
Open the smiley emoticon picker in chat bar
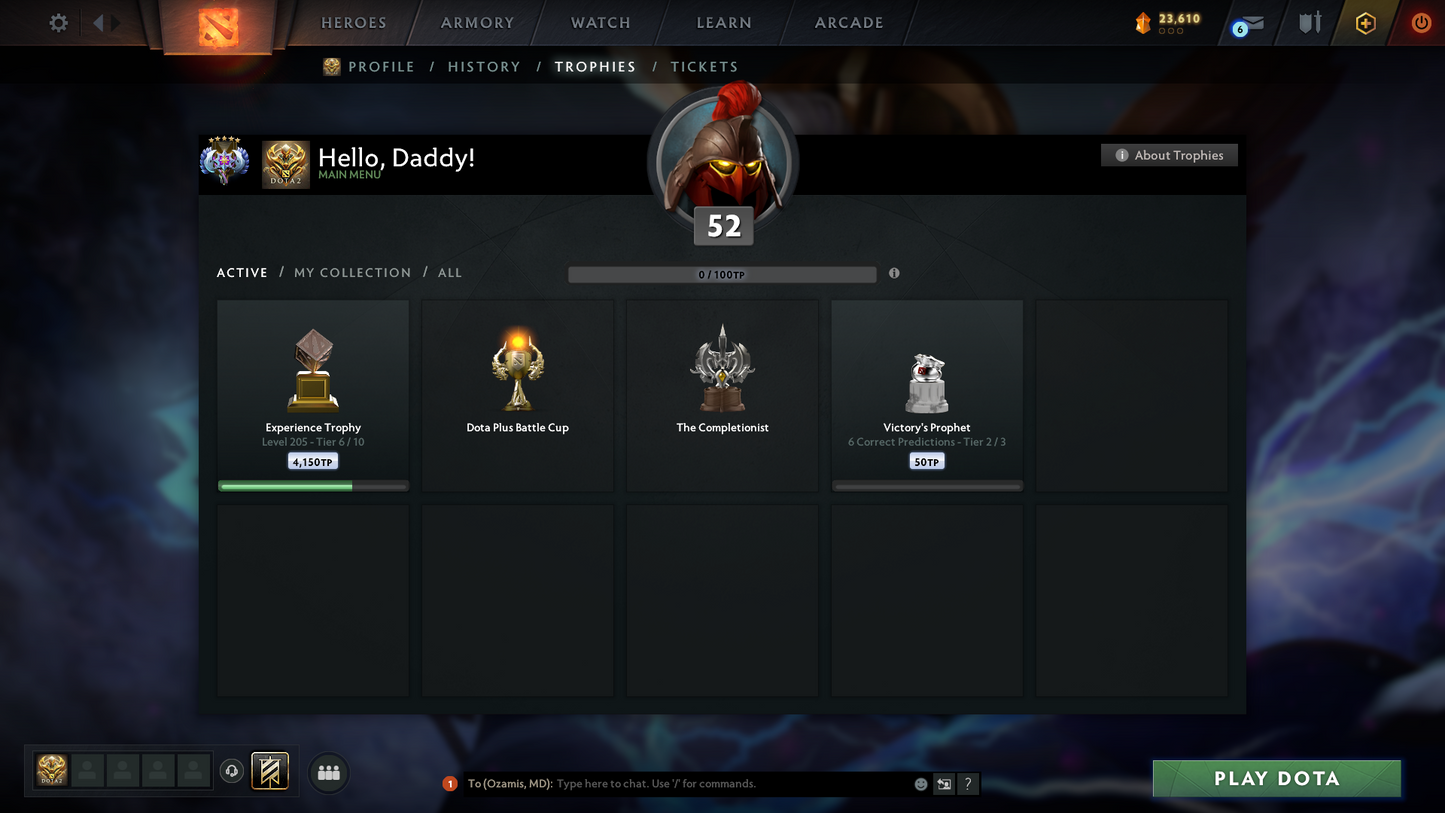point(919,784)
